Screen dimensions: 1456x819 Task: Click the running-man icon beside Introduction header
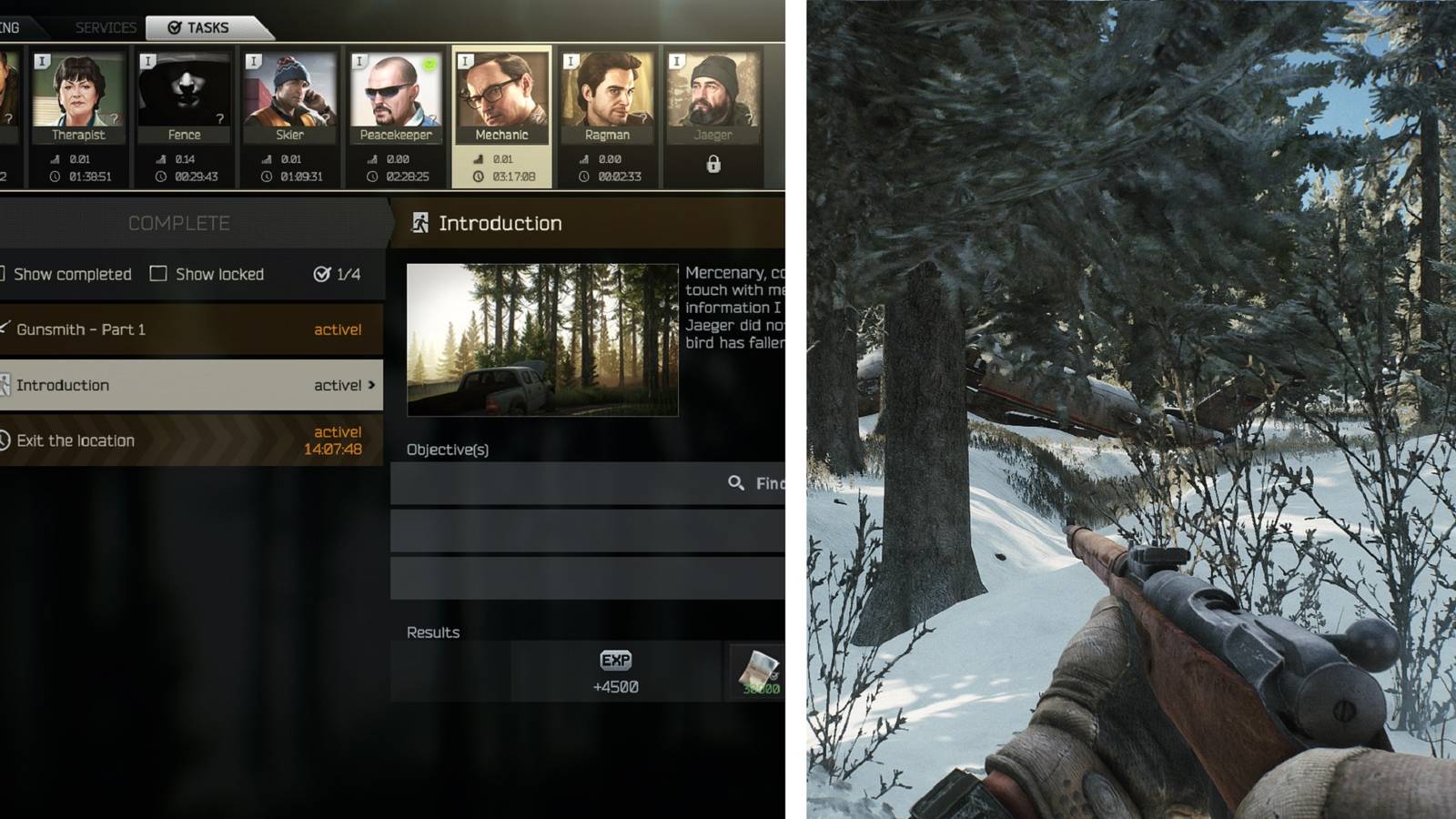coord(420,222)
